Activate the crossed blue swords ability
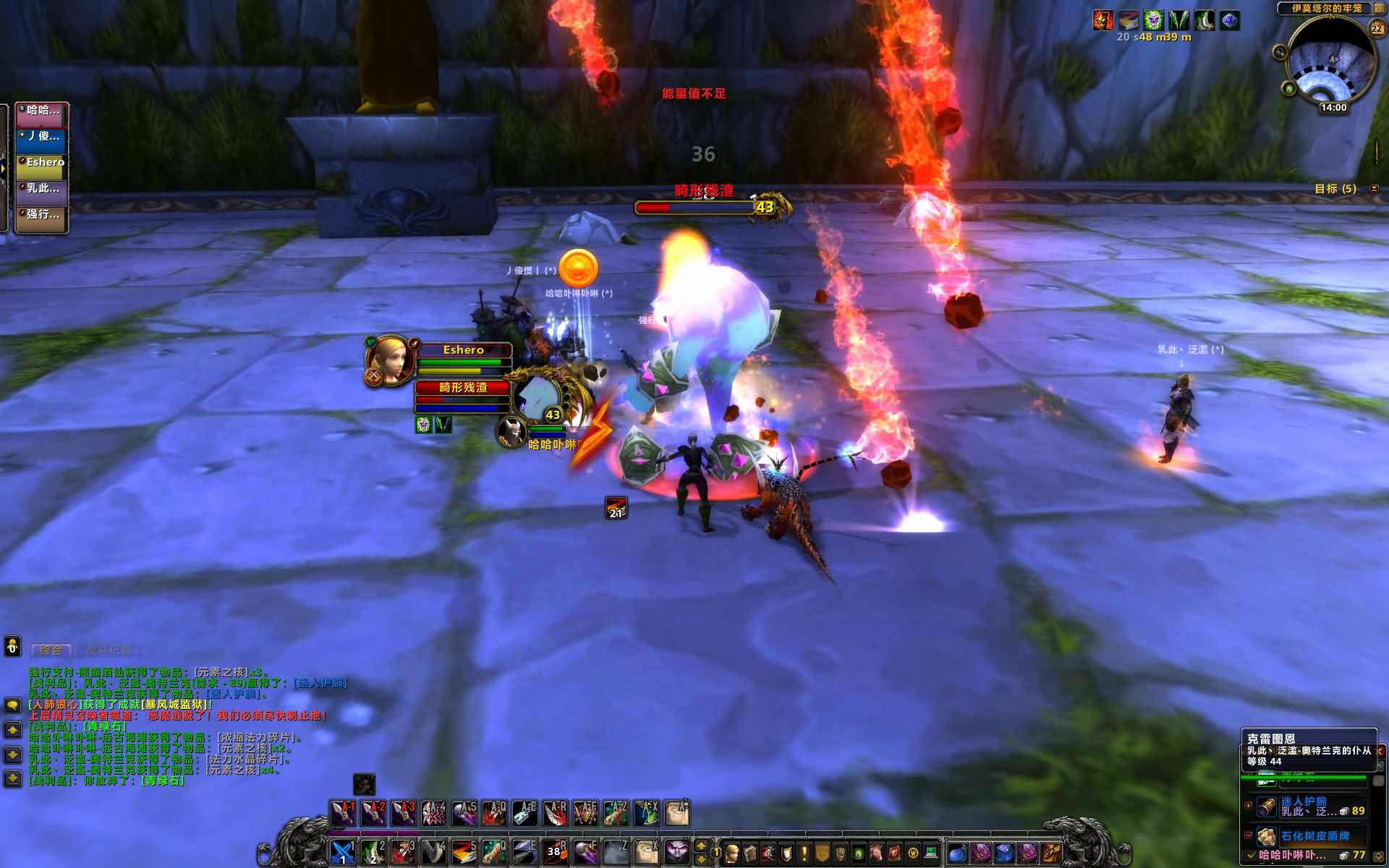The height and width of the screenshot is (868, 1389). (342, 853)
